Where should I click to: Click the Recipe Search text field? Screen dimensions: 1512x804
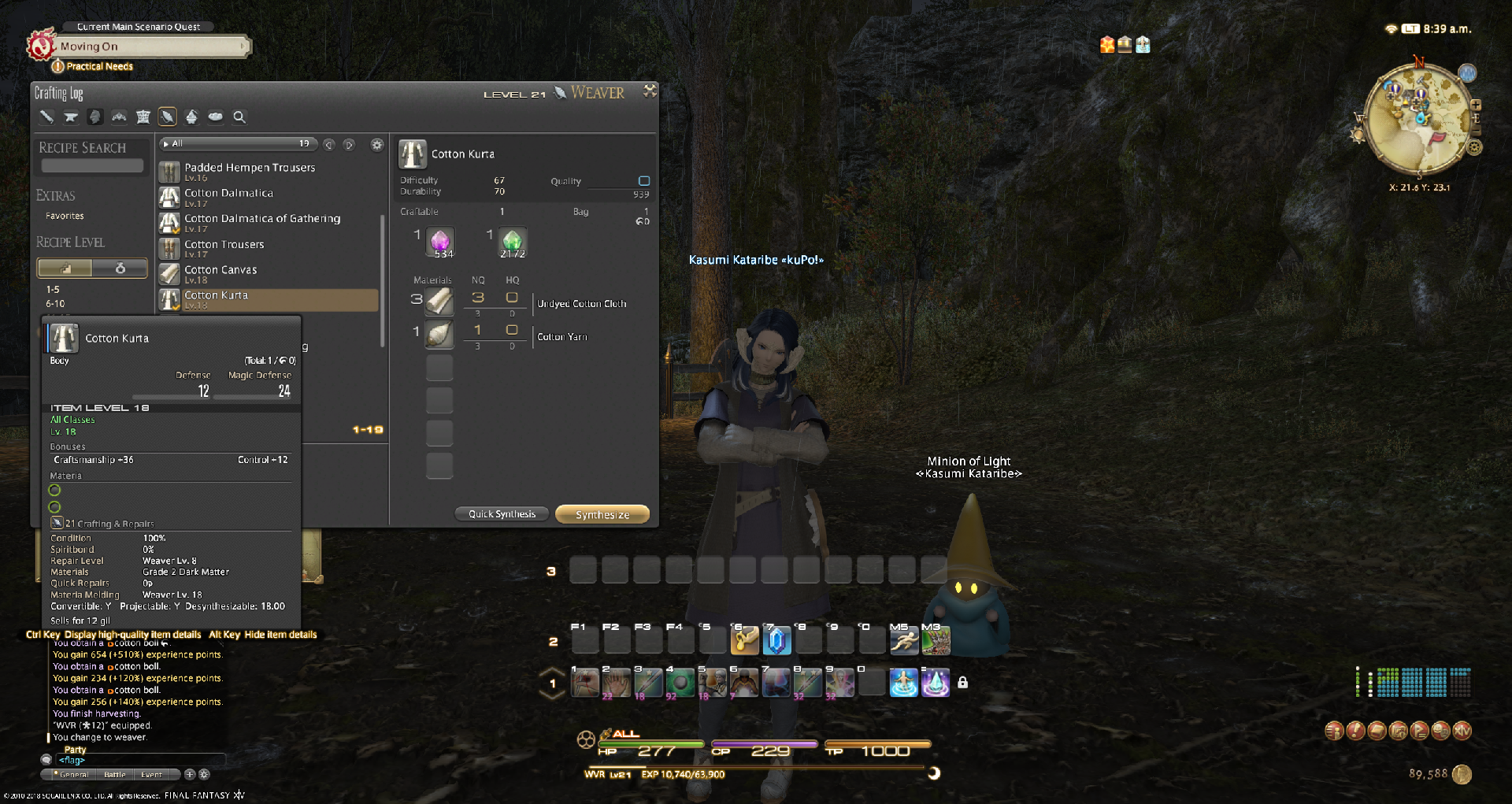92,166
